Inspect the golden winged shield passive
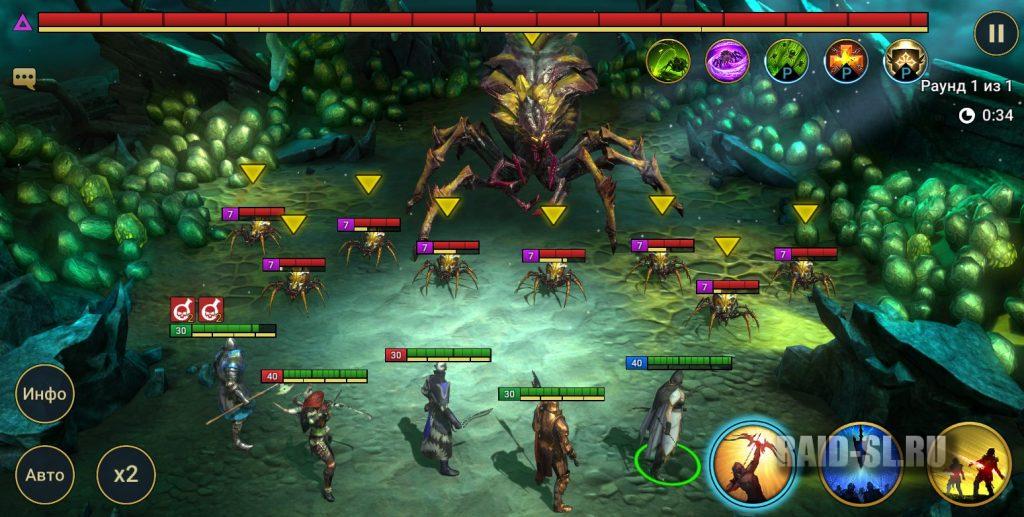This screenshot has width=1024, height=517. pos(906,60)
